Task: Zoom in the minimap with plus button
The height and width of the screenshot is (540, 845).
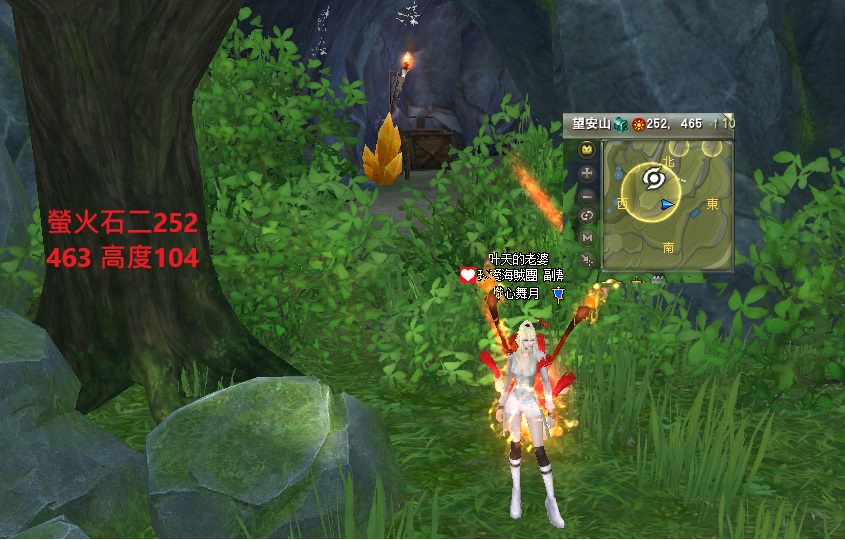Action: pyautogui.click(x=587, y=173)
